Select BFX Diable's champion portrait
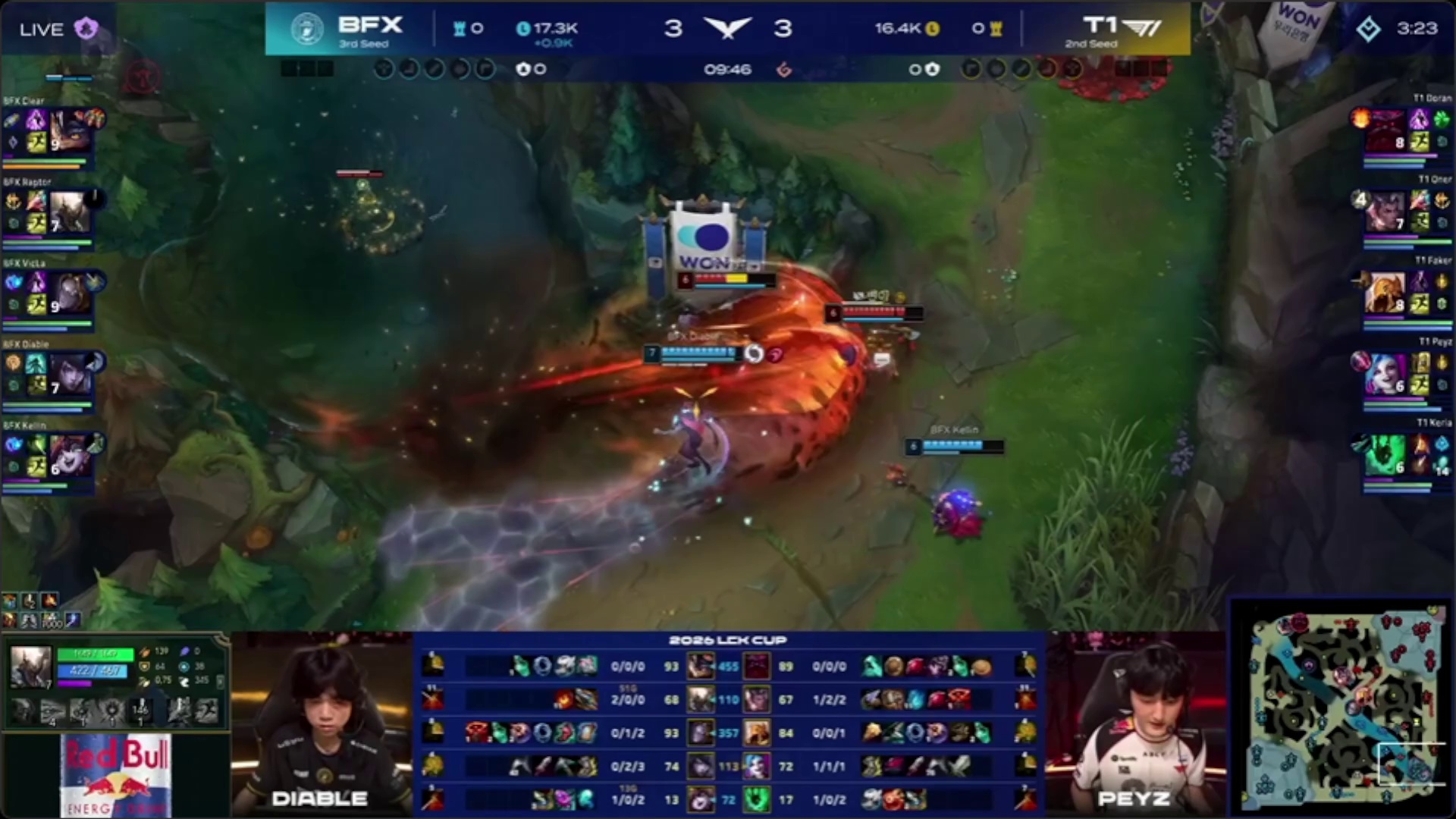Image resolution: width=1456 pixels, height=819 pixels. click(x=70, y=374)
